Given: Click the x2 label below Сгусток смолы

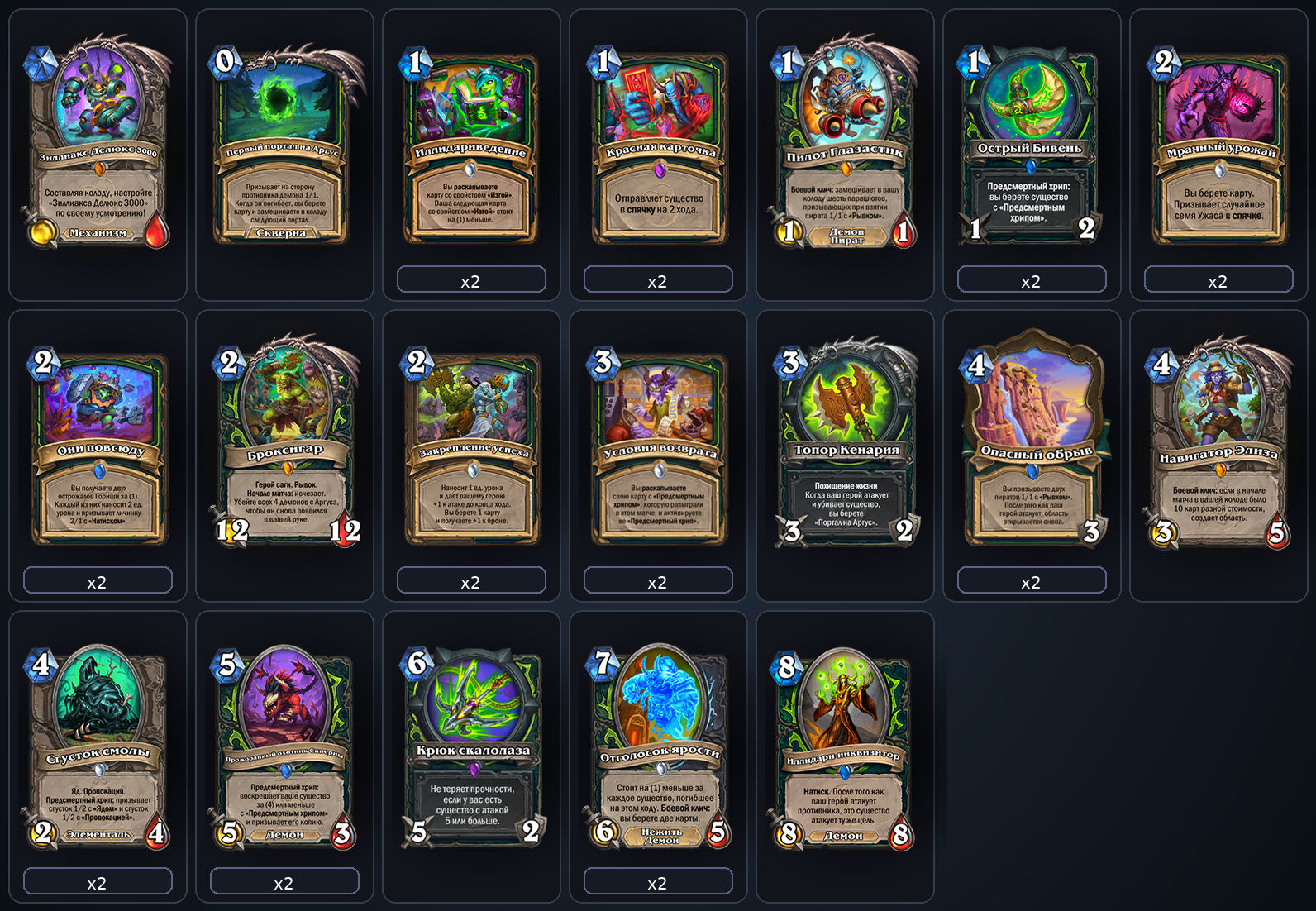Looking at the screenshot, I should click(97, 881).
